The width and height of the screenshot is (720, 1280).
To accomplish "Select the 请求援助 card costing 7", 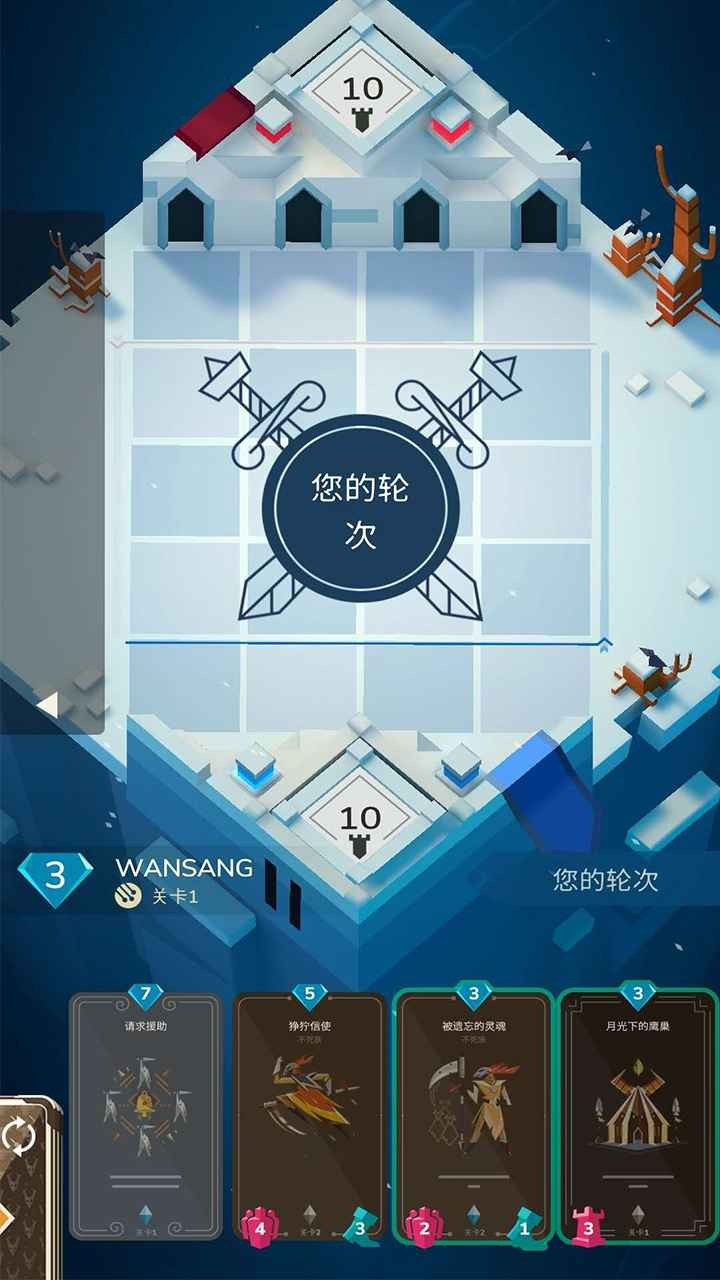I will tap(146, 1115).
